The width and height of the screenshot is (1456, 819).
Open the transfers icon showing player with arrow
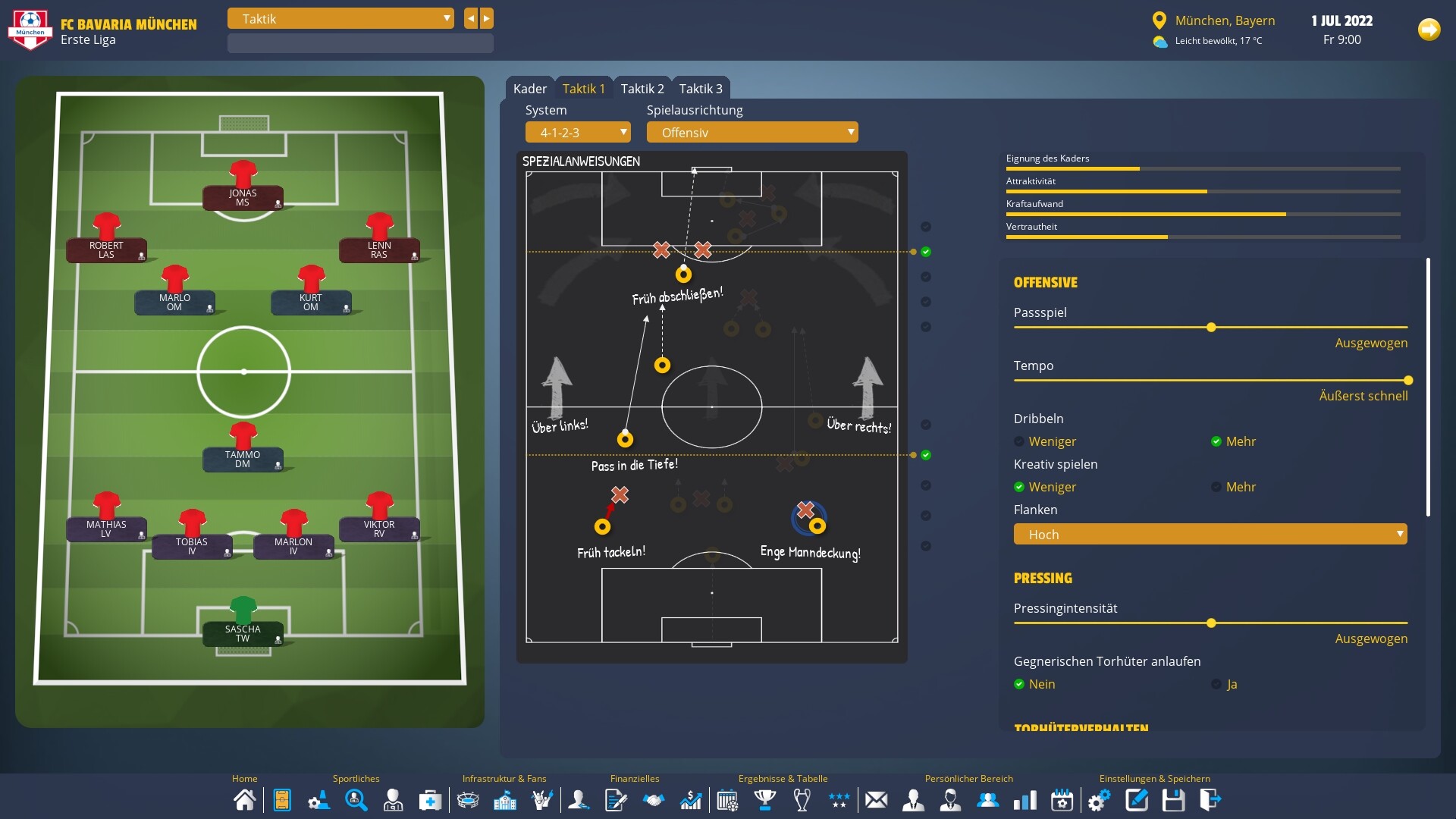(579, 799)
